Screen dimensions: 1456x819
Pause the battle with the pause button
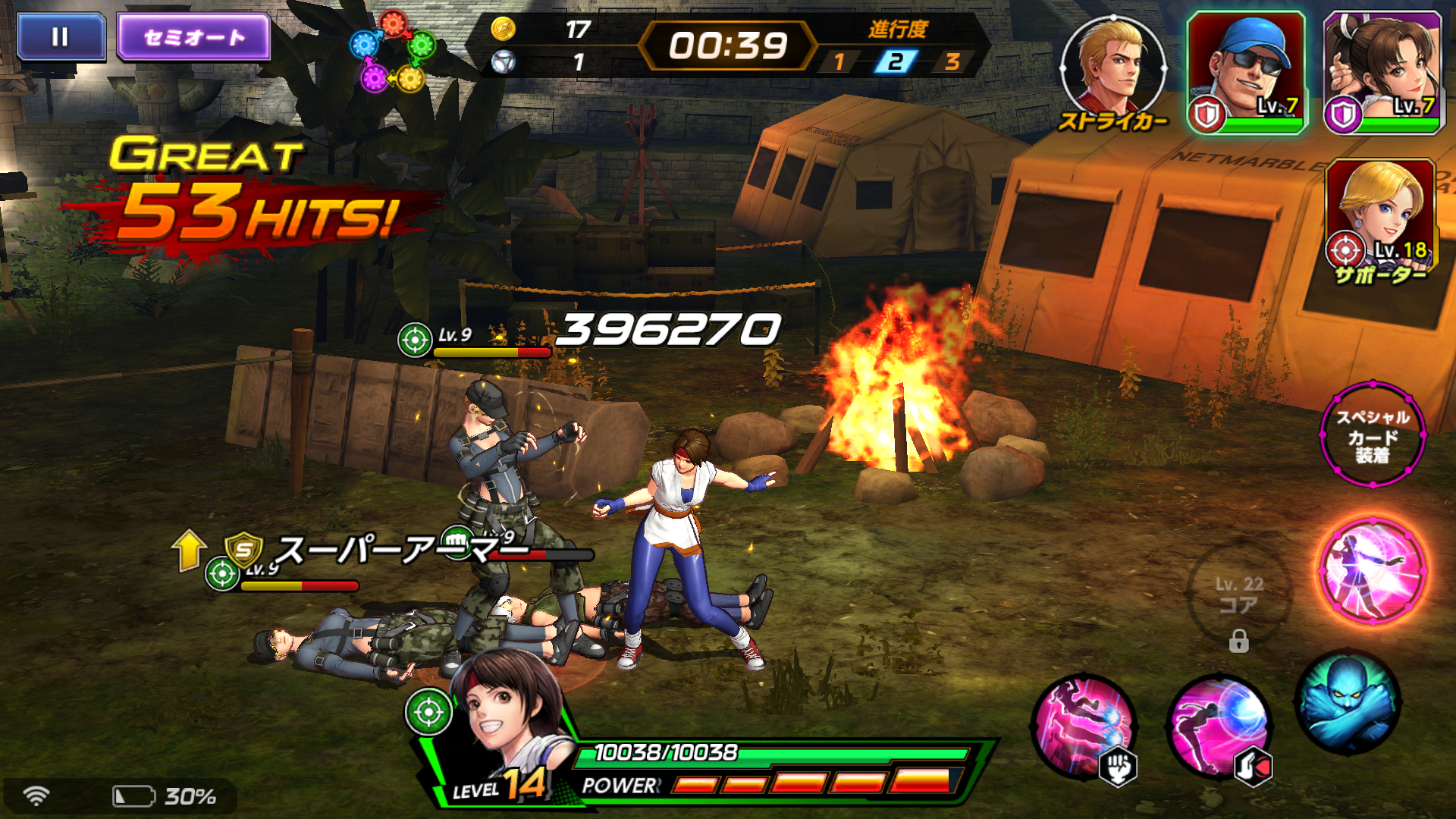(x=61, y=36)
